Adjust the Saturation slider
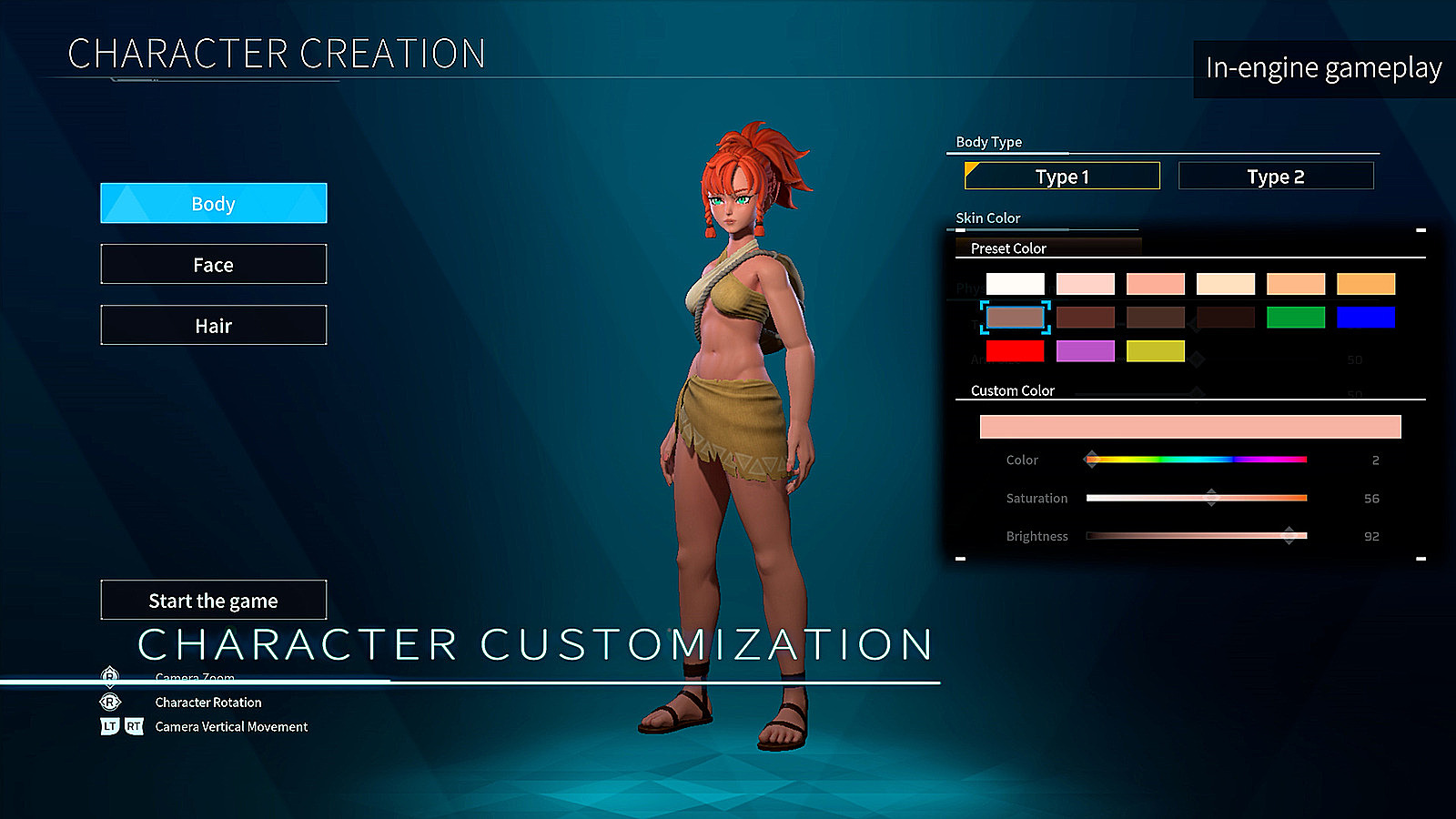Image resolution: width=1456 pixels, height=819 pixels. (1196, 498)
